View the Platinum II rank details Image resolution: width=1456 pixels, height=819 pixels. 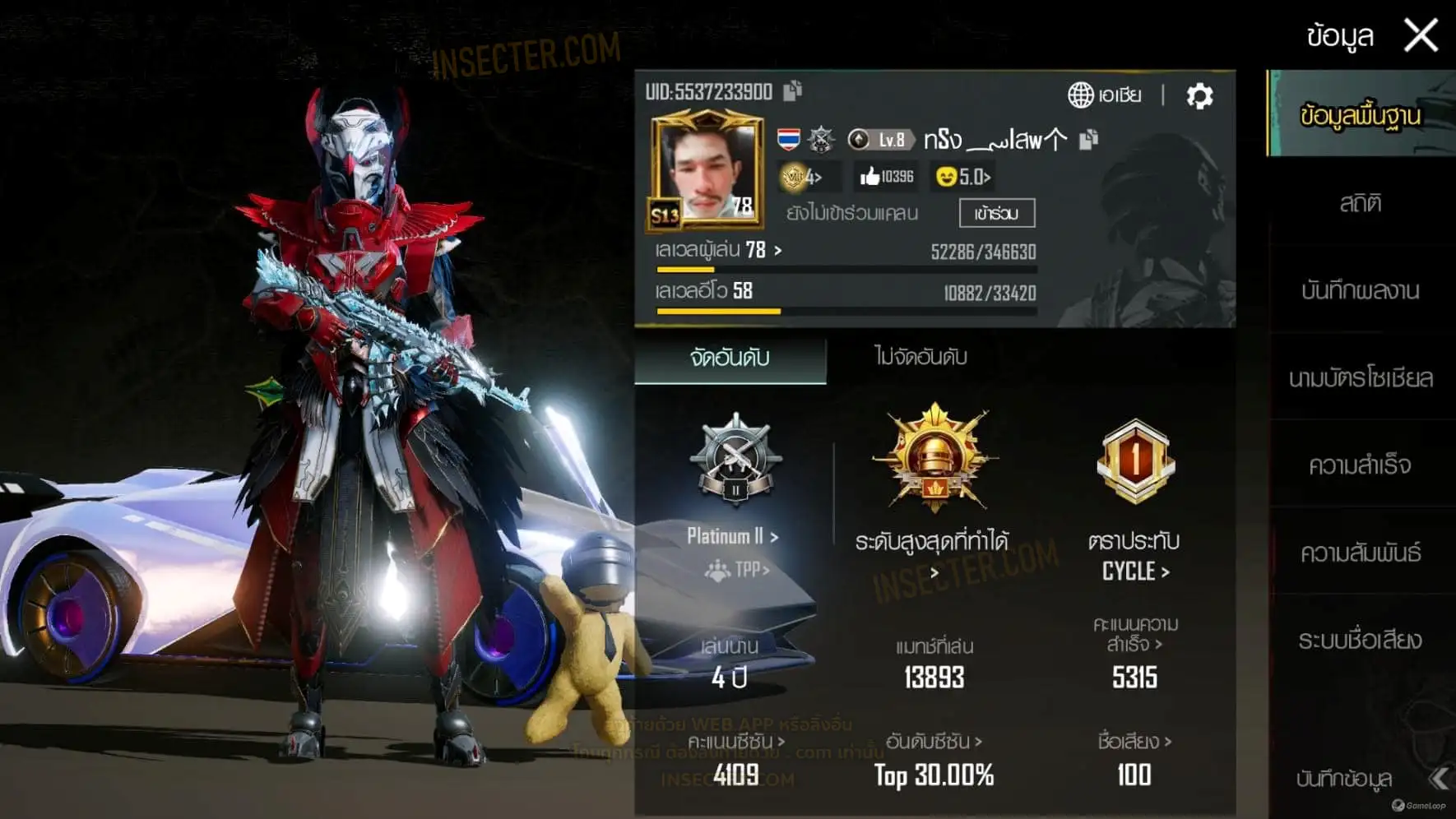point(732,536)
